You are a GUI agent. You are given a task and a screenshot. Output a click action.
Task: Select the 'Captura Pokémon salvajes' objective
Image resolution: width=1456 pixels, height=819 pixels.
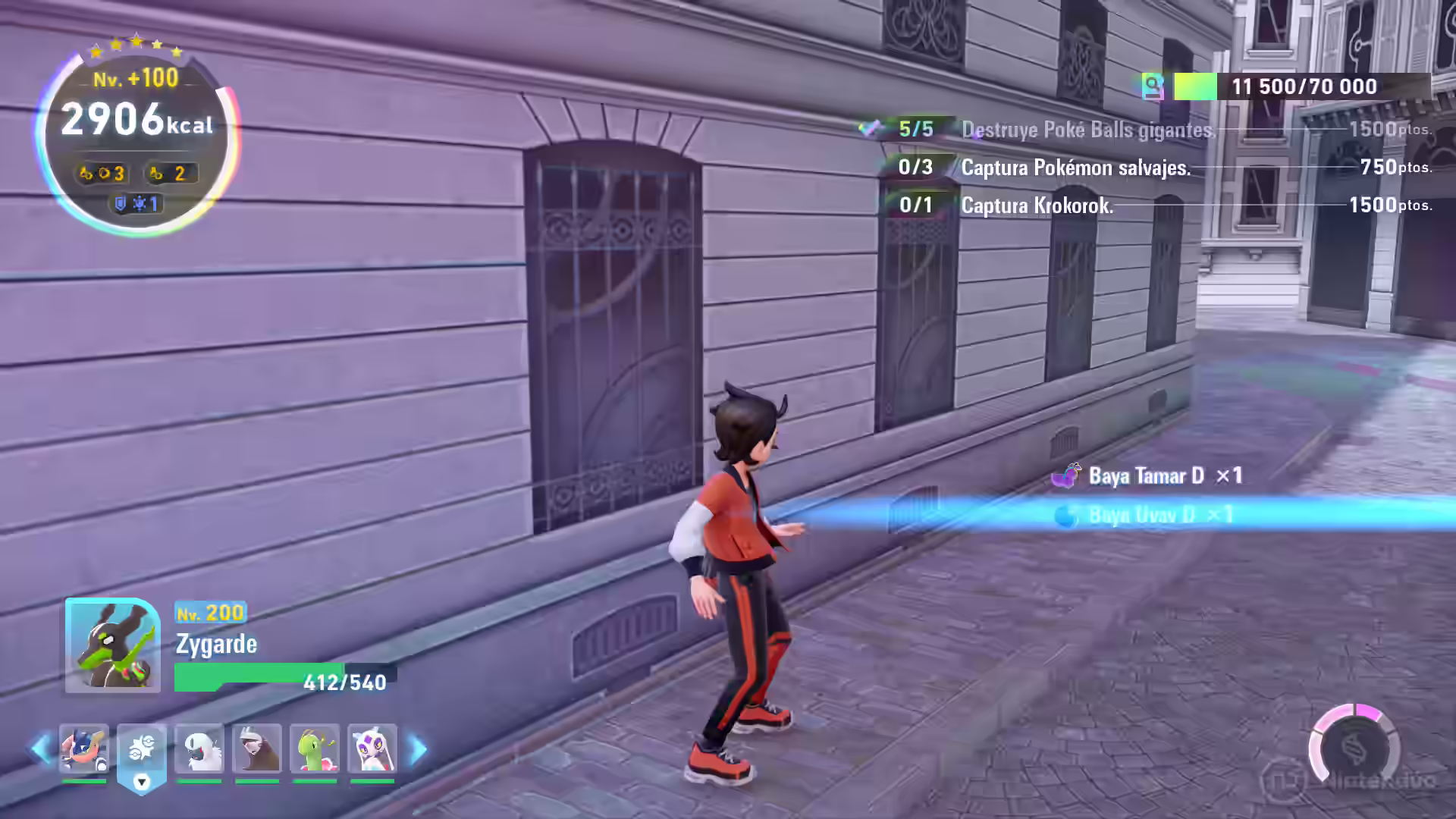coord(1075,168)
